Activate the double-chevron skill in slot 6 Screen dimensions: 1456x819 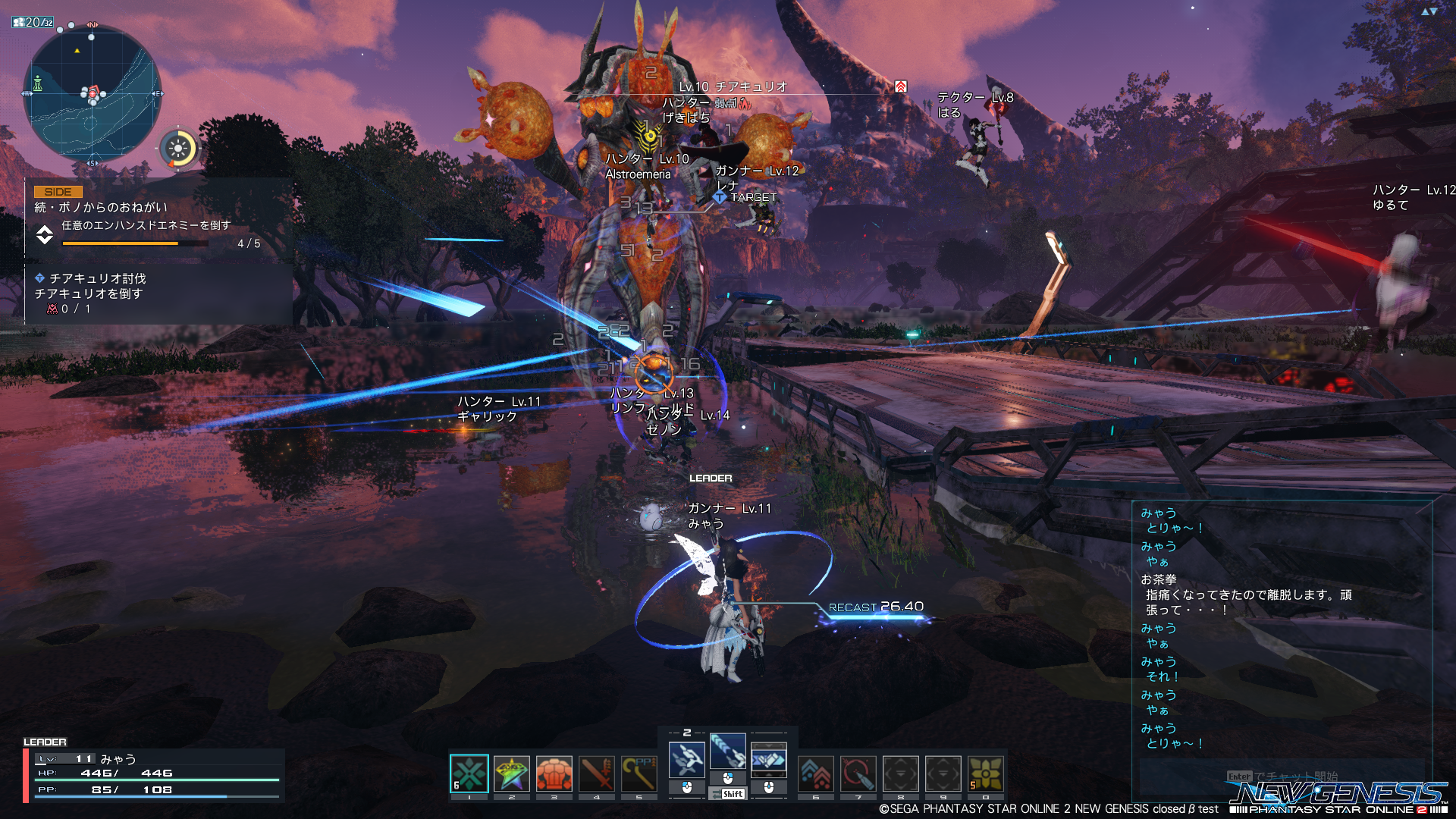pyautogui.click(x=816, y=774)
